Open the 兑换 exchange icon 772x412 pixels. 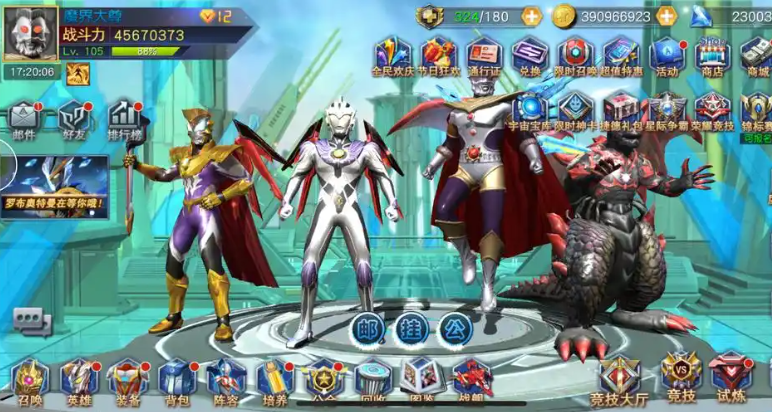(530, 56)
